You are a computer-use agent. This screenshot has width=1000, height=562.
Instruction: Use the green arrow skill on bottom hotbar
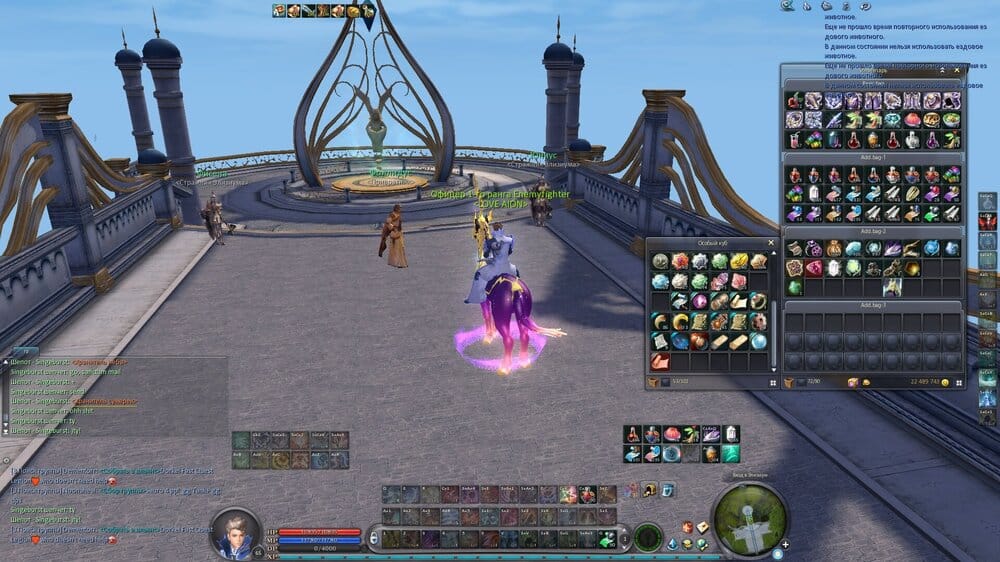pos(606,538)
